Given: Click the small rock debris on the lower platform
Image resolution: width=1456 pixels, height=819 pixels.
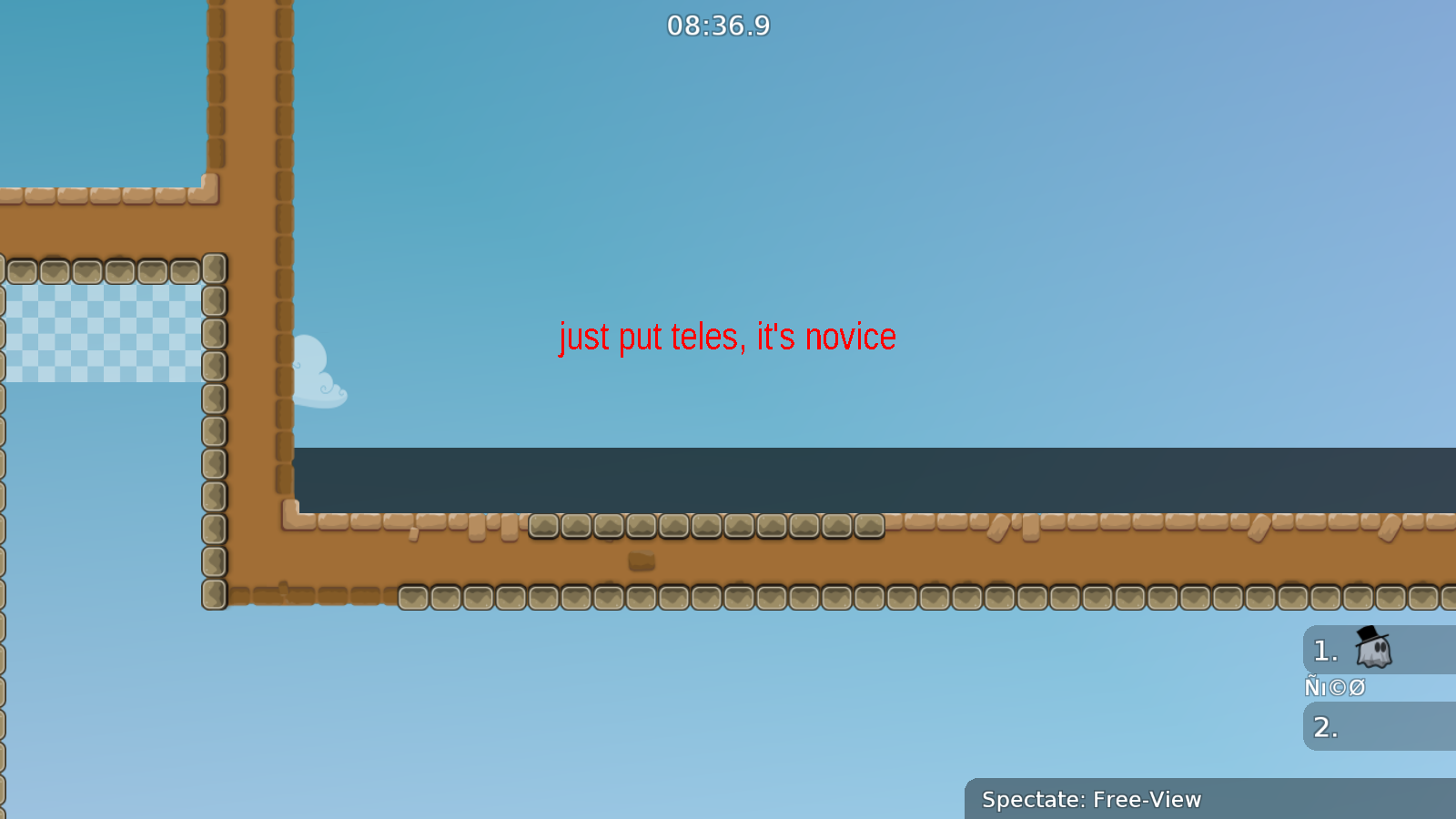Looking at the screenshot, I should click(640, 560).
